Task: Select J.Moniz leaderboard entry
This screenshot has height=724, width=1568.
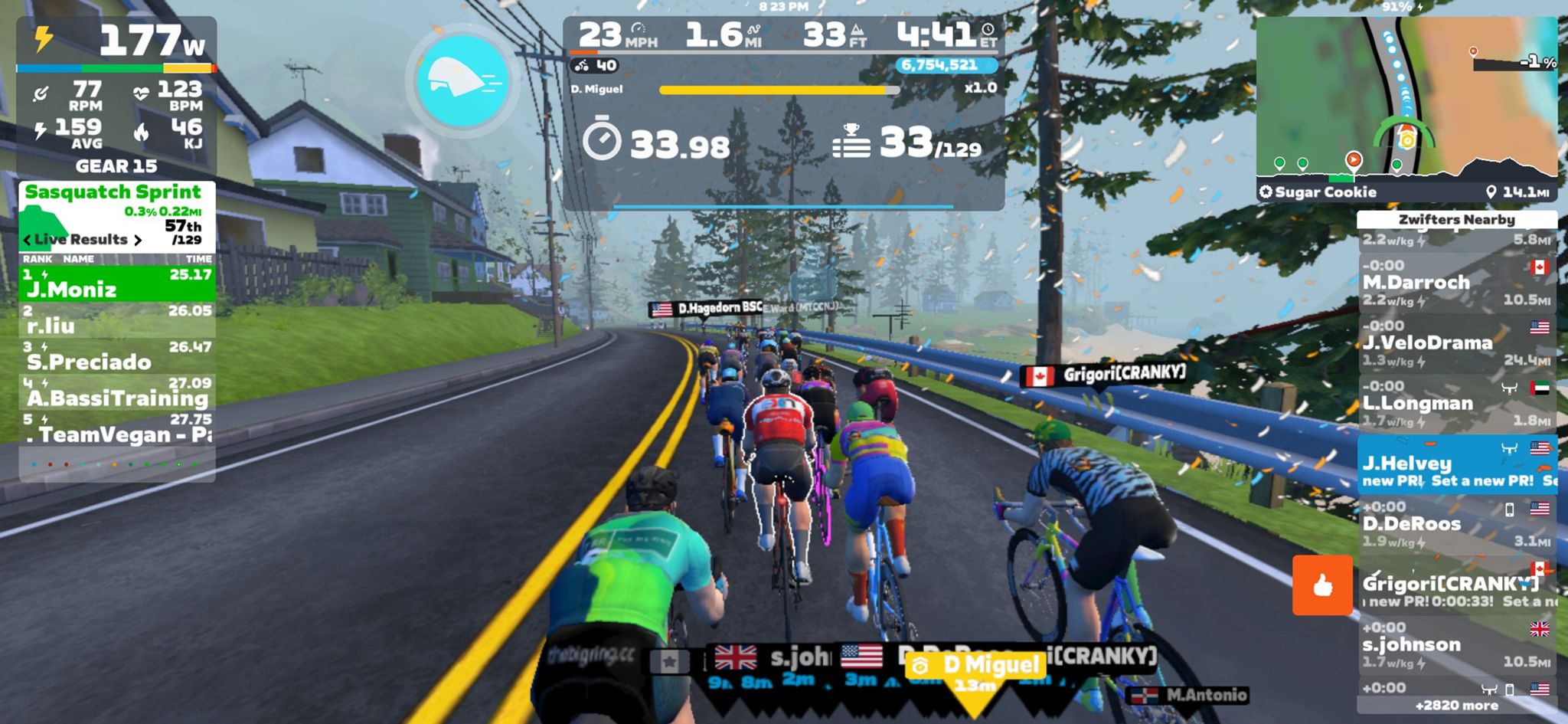Action: [117, 283]
